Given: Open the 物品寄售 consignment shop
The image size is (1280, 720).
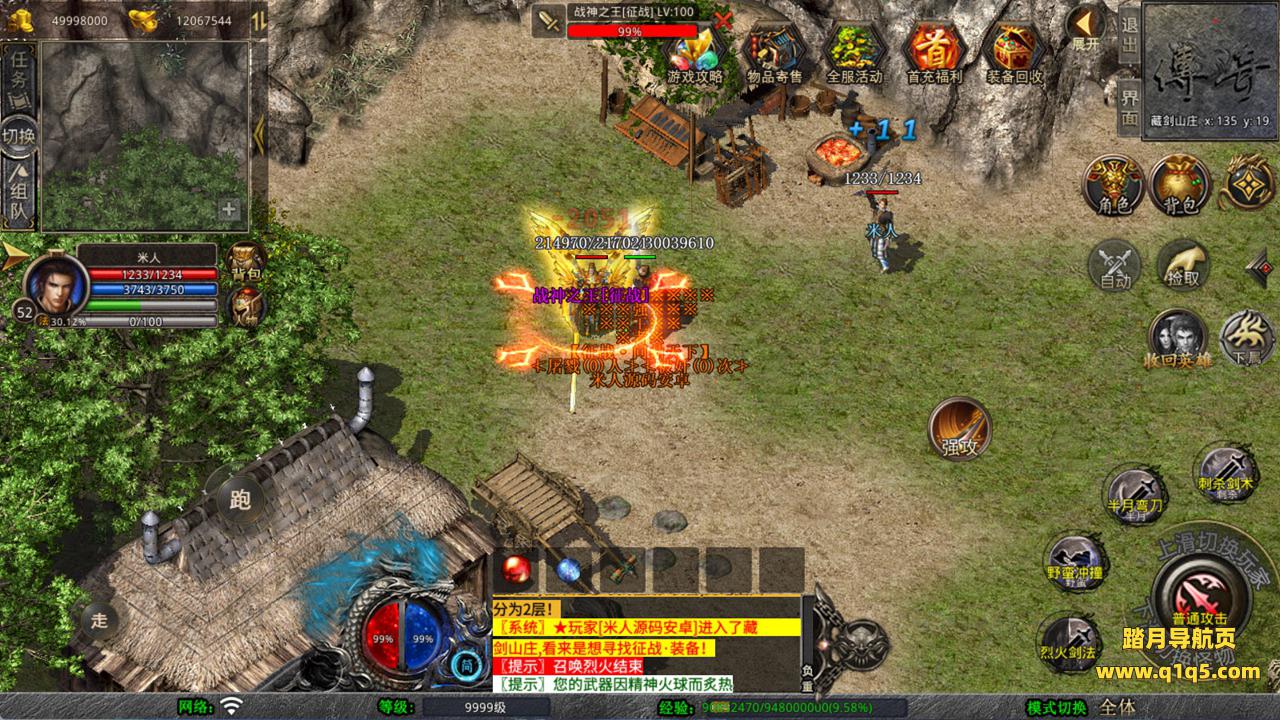Looking at the screenshot, I should pyautogui.click(x=775, y=52).
